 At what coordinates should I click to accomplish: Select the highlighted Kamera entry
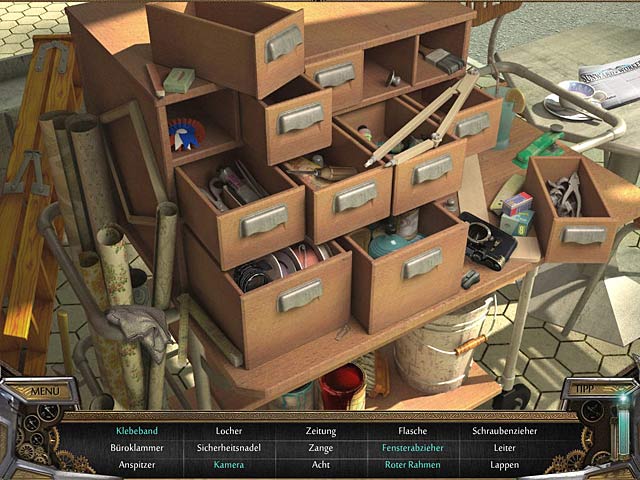[x=228, y=464]
